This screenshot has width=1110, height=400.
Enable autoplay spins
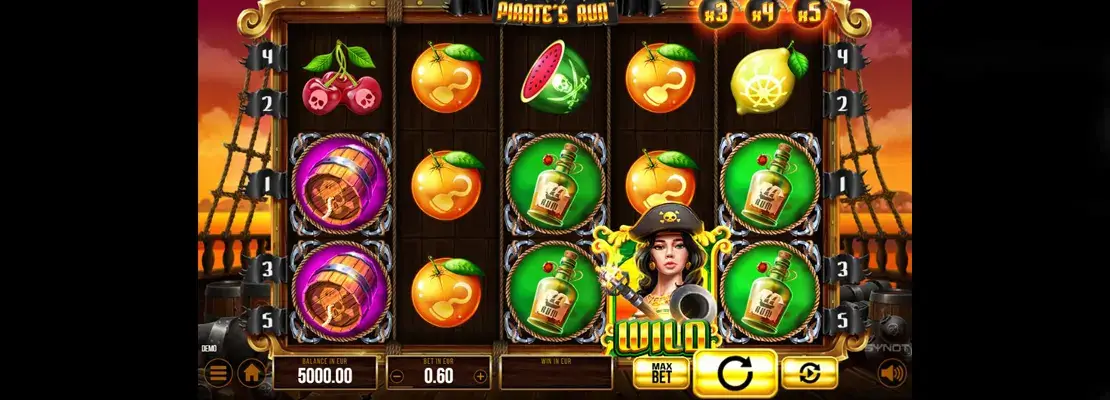click(x=809, y=373)
